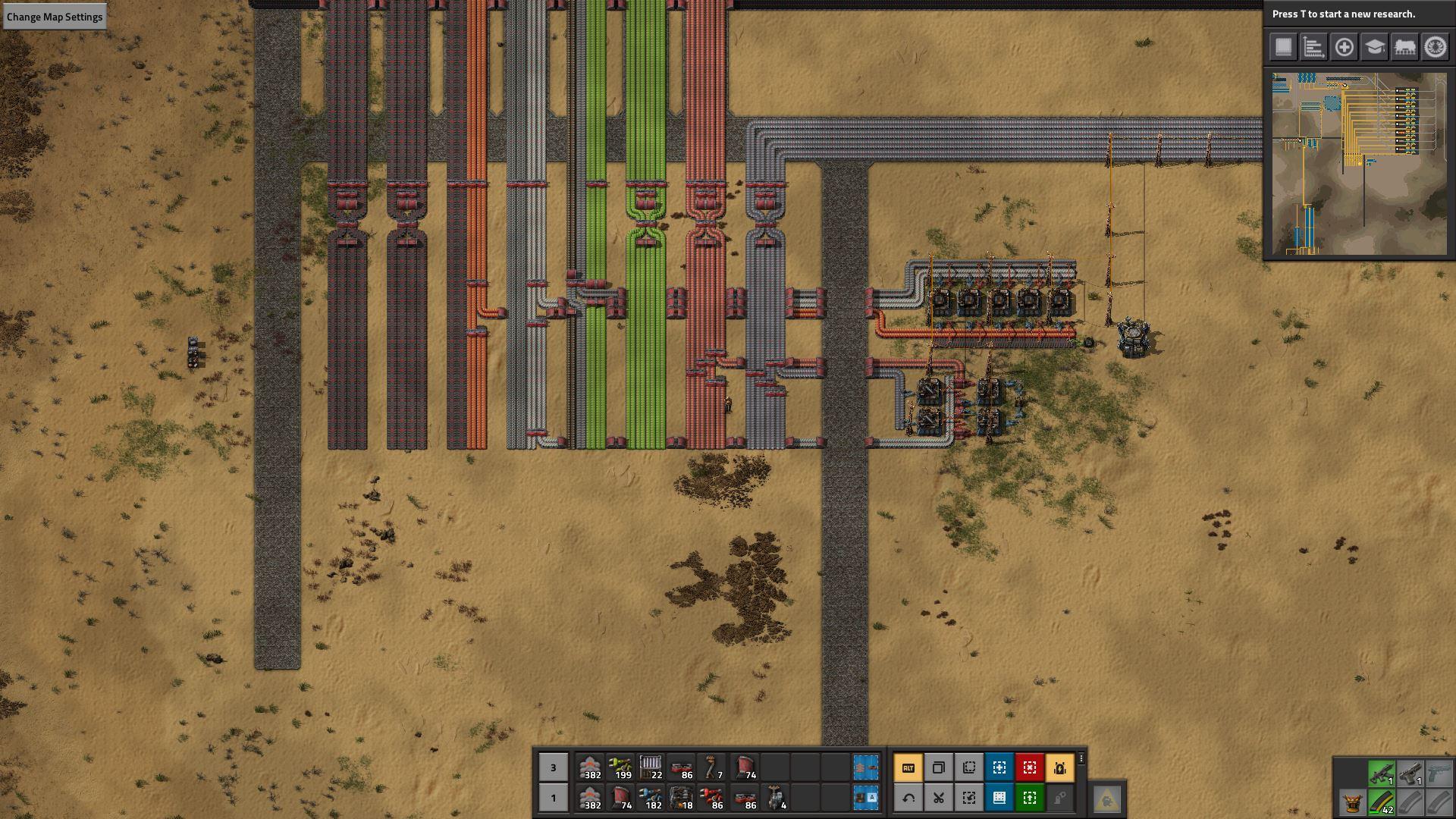Select the red deconstruction planner tool
The height and width of the screenshot is (819, 1456).
(1030, 767)
